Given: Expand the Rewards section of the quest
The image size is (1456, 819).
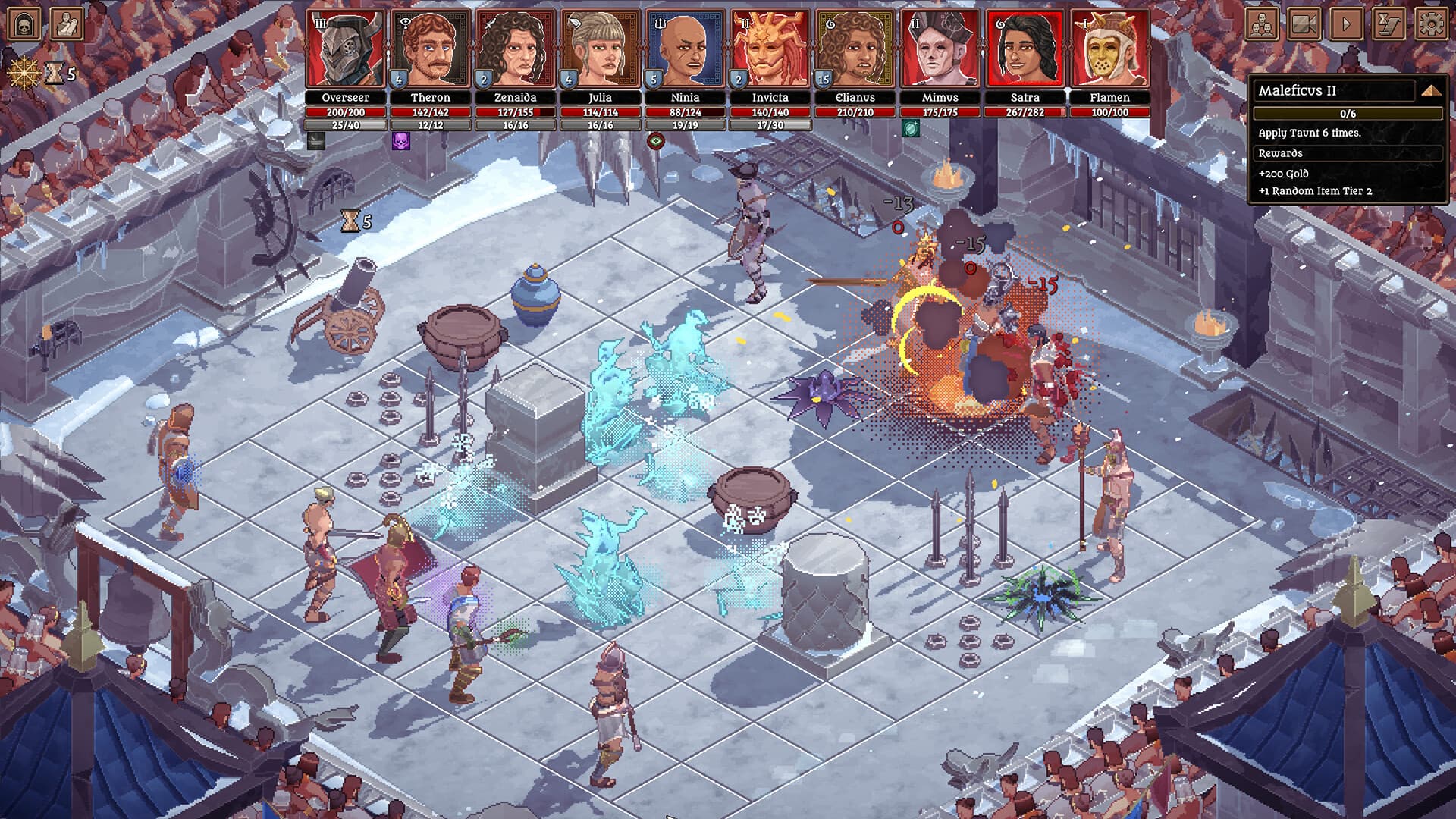Looking at the screenshot, I should (x=1348, y=153).
